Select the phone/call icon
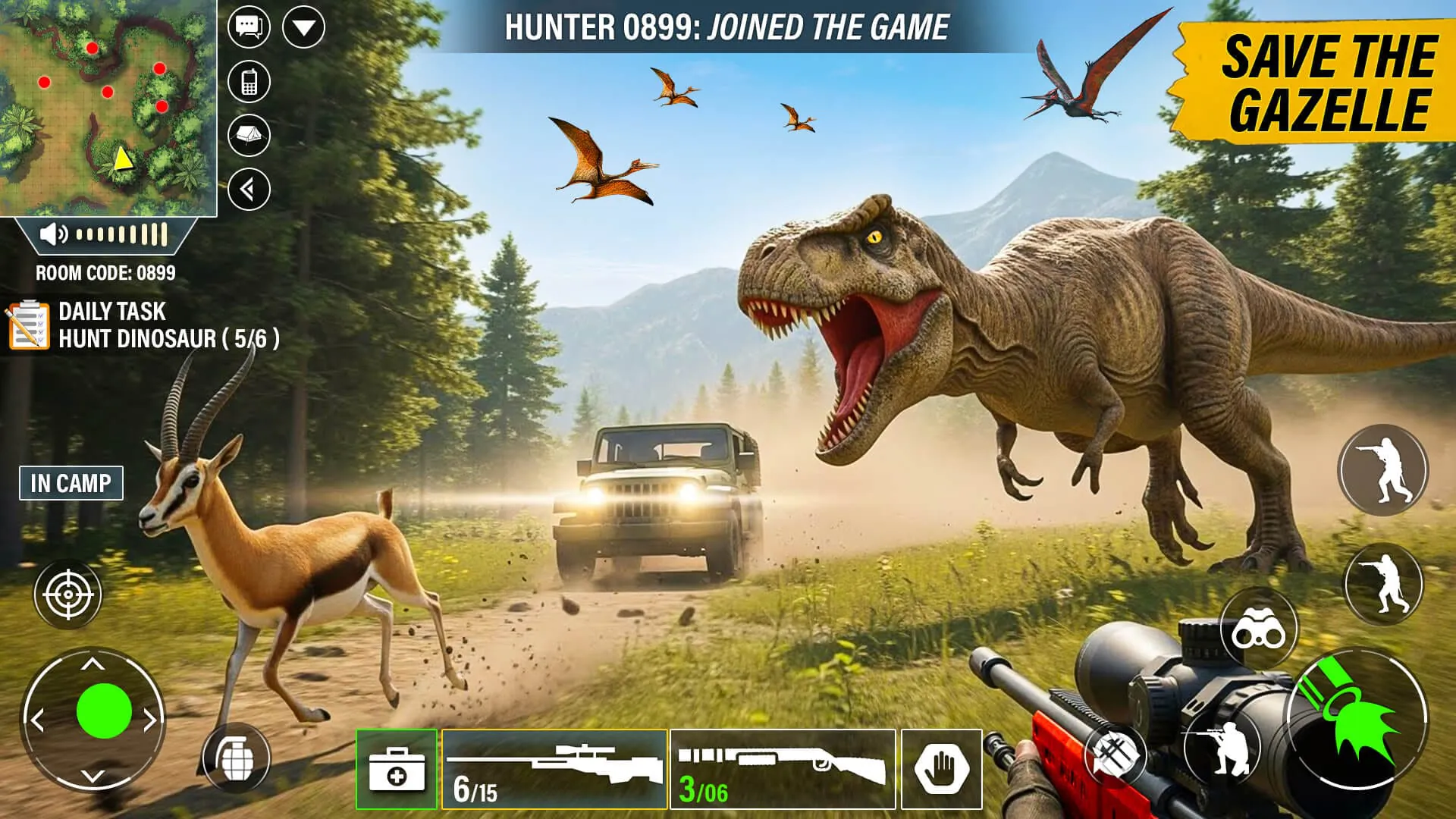1456x819 pixels. 249,80
